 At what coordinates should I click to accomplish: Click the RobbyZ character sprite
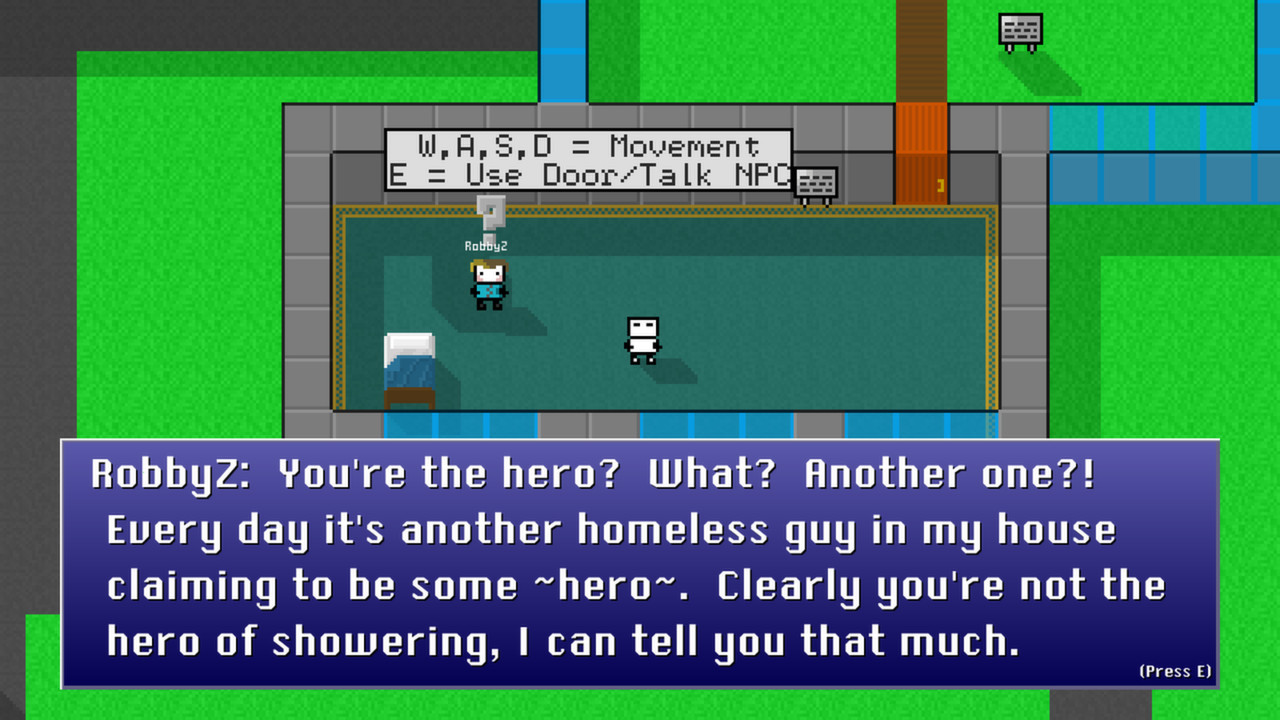tap(489, 283)
